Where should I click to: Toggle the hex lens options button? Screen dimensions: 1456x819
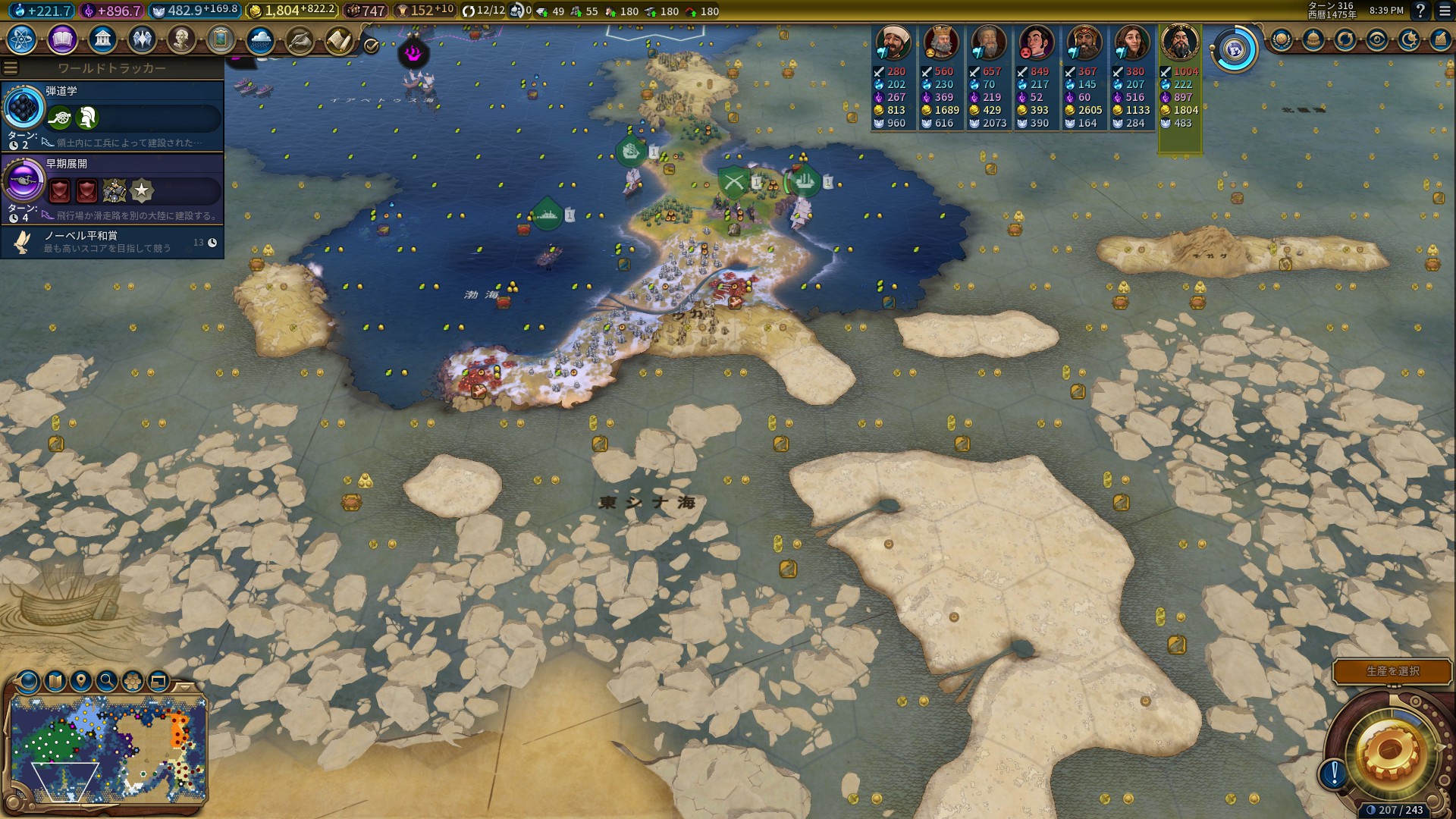133,681
